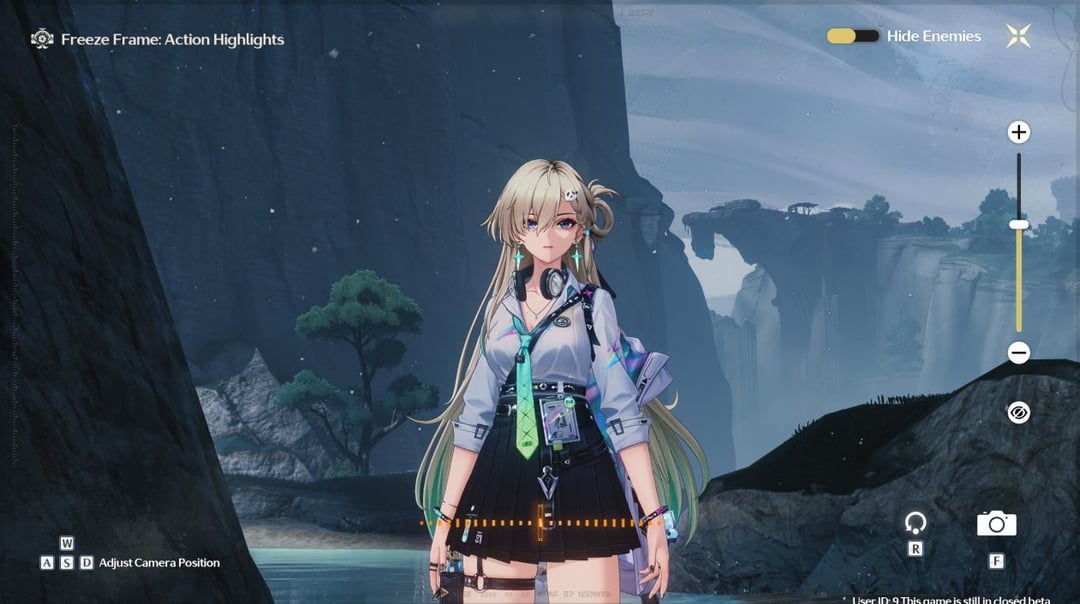Zoom out with the minus button

point(1018,352)
